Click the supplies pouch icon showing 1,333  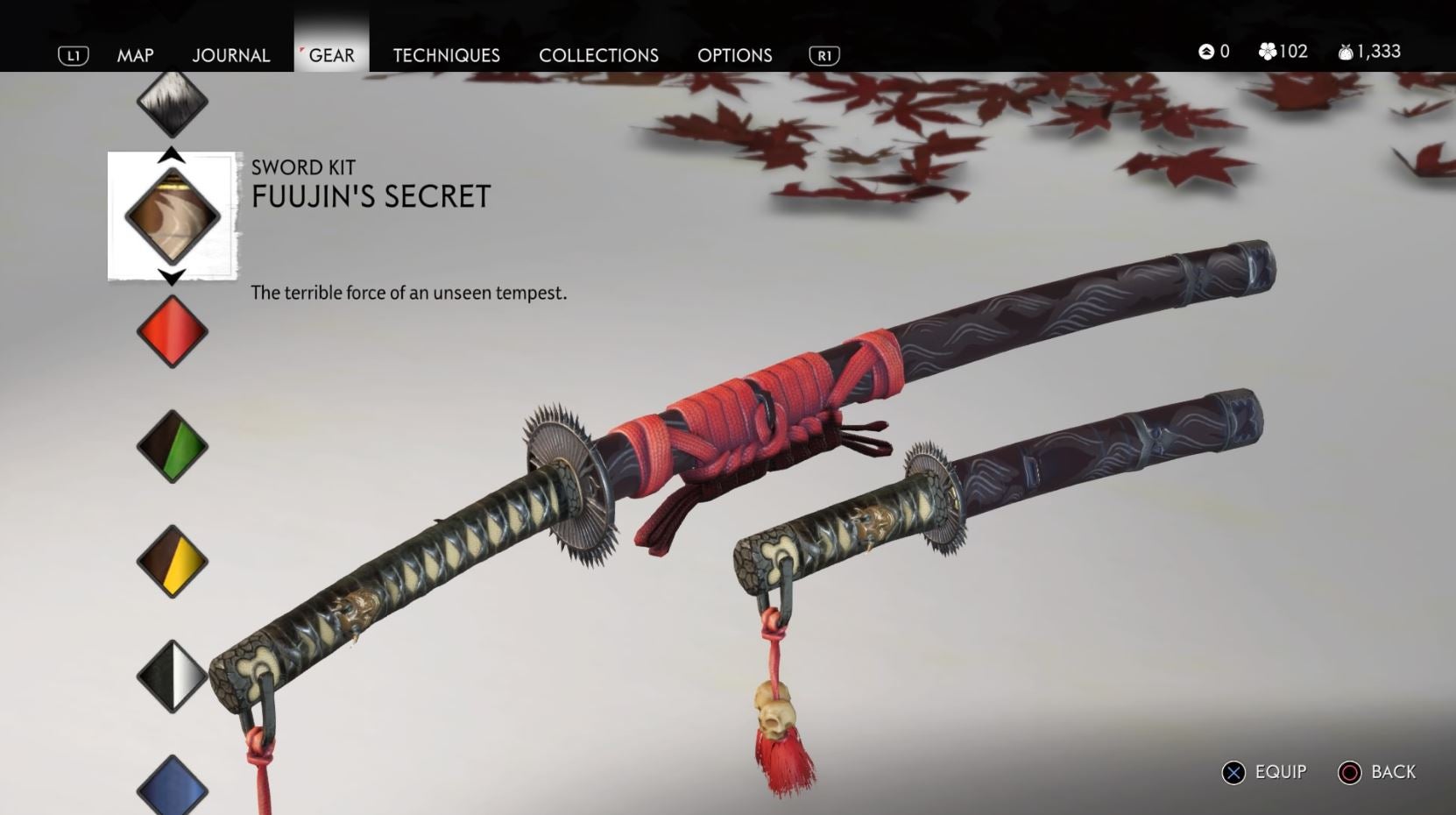coord(1343,51)
